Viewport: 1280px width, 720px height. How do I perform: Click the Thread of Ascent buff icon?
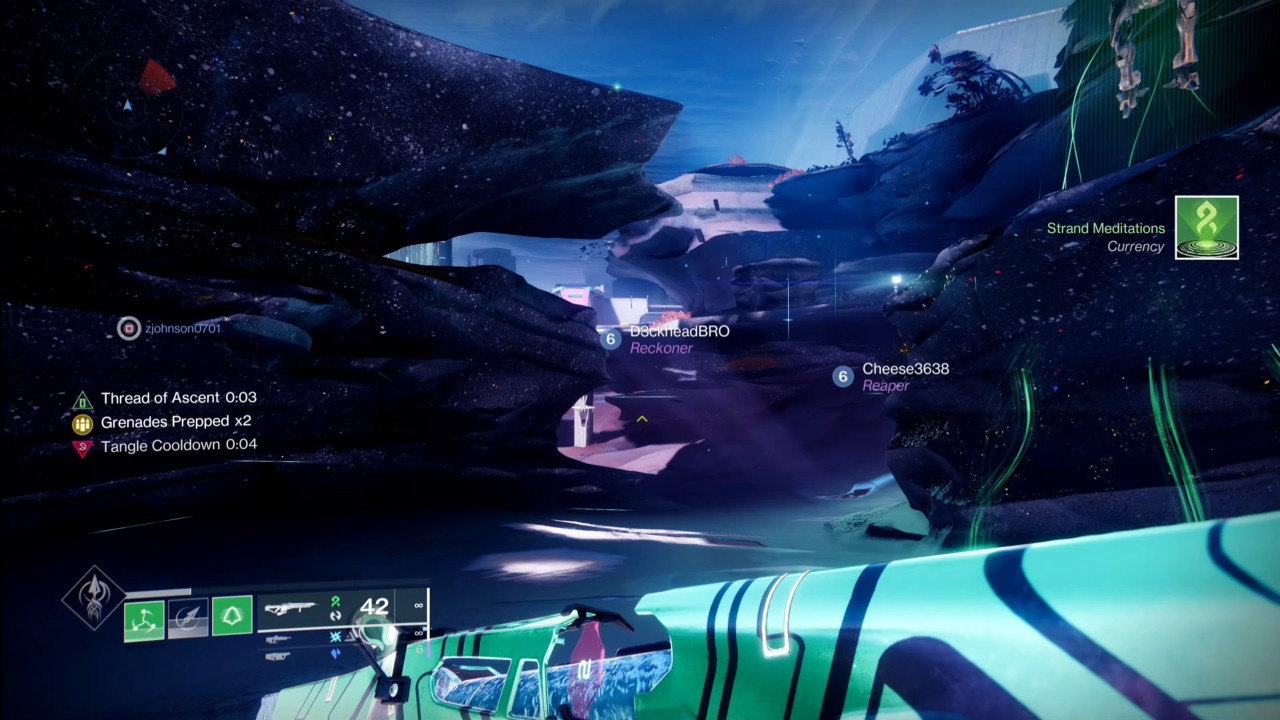83,399
